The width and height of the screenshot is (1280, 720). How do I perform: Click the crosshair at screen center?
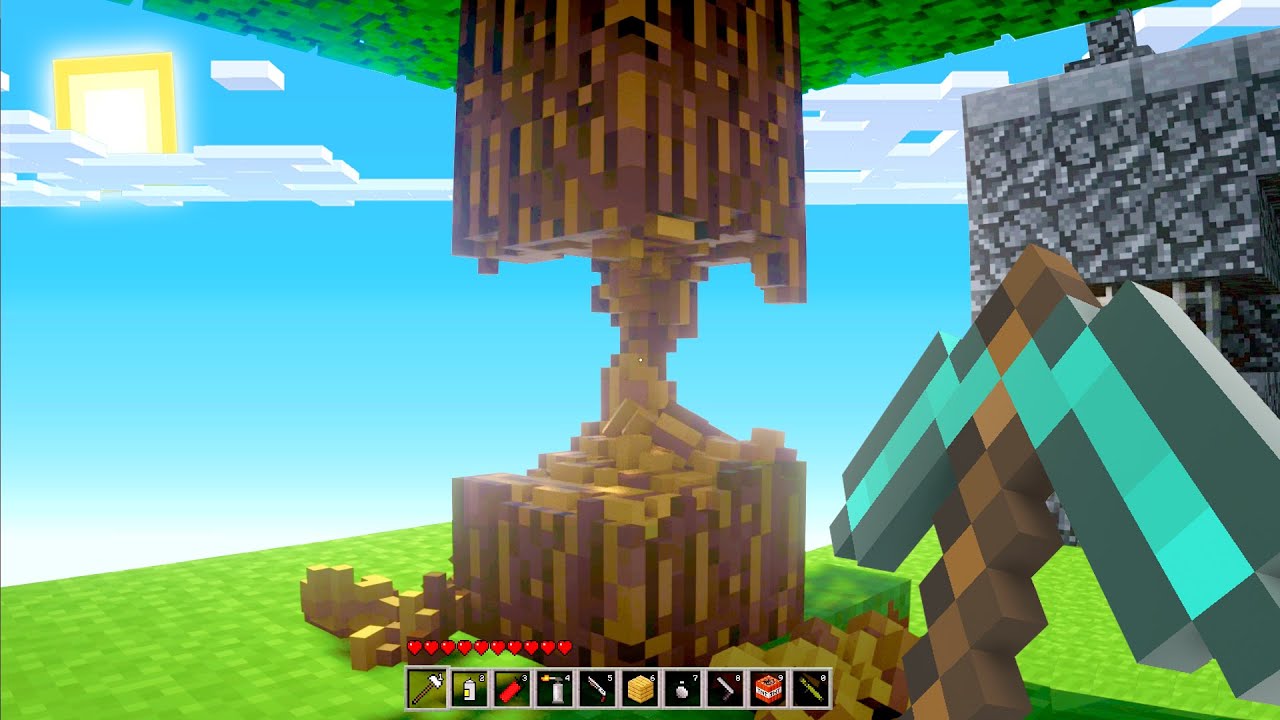640,360
